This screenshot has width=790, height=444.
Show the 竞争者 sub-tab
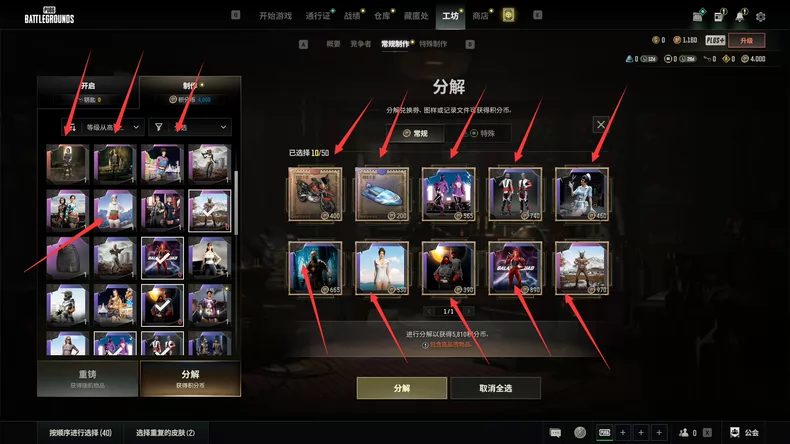pyautogui.click(x=360, y=44)
